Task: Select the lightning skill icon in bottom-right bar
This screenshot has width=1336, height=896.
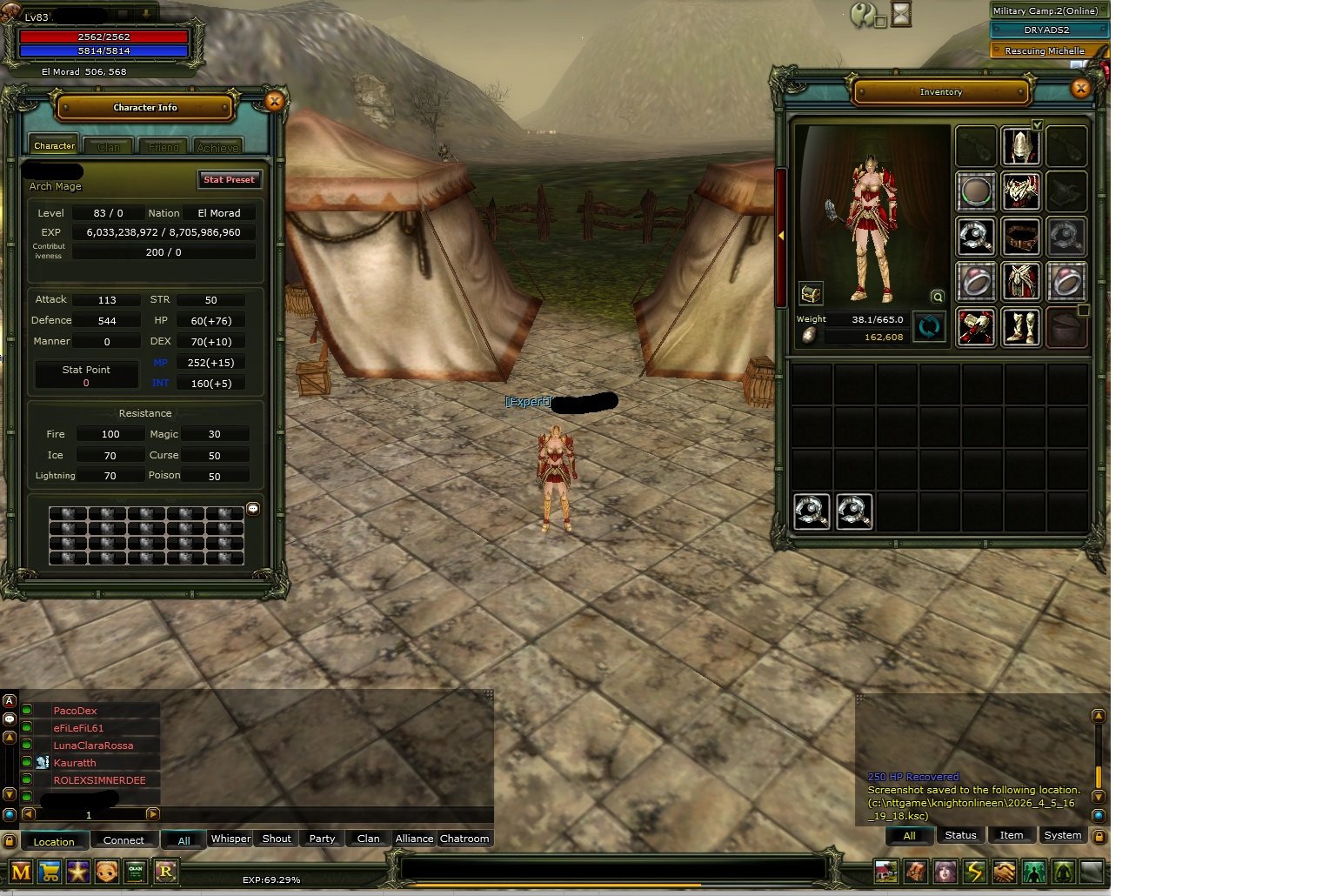Action: (974, 872)
